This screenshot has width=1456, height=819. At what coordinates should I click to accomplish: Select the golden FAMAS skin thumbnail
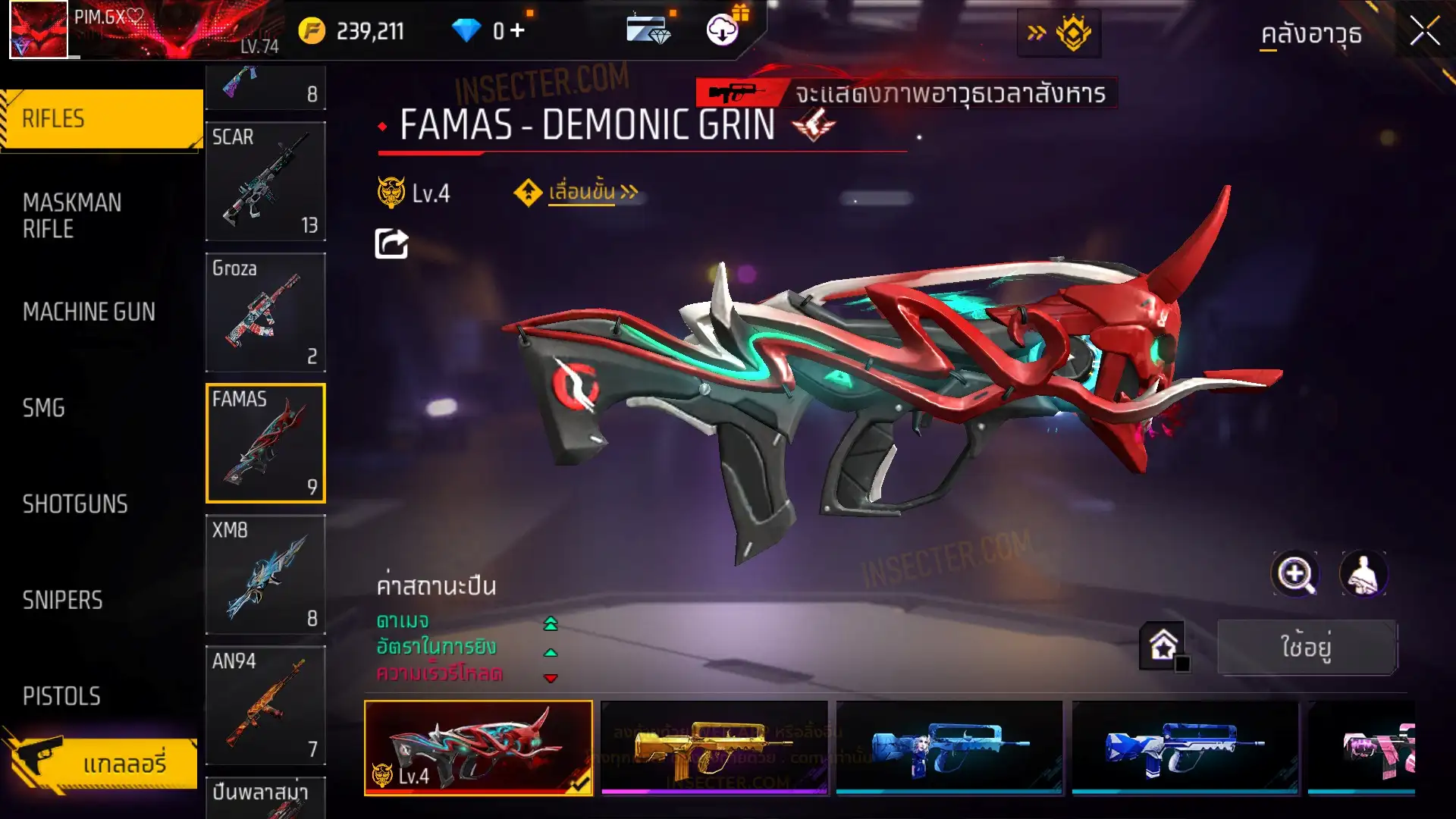(x=714, y=747)
